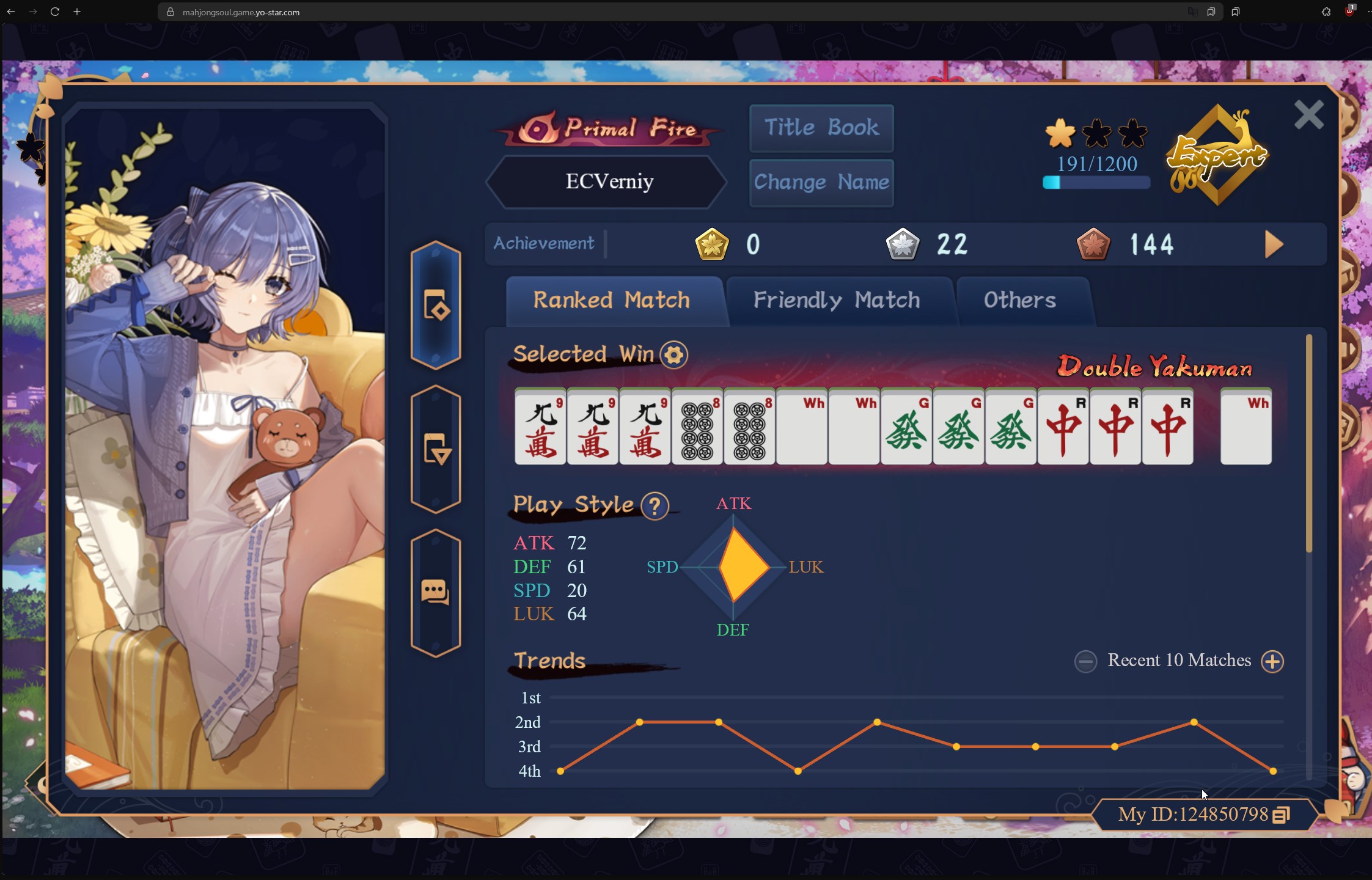
Task: Expand achievements with the orange arrow
Action: [1274, 244]
